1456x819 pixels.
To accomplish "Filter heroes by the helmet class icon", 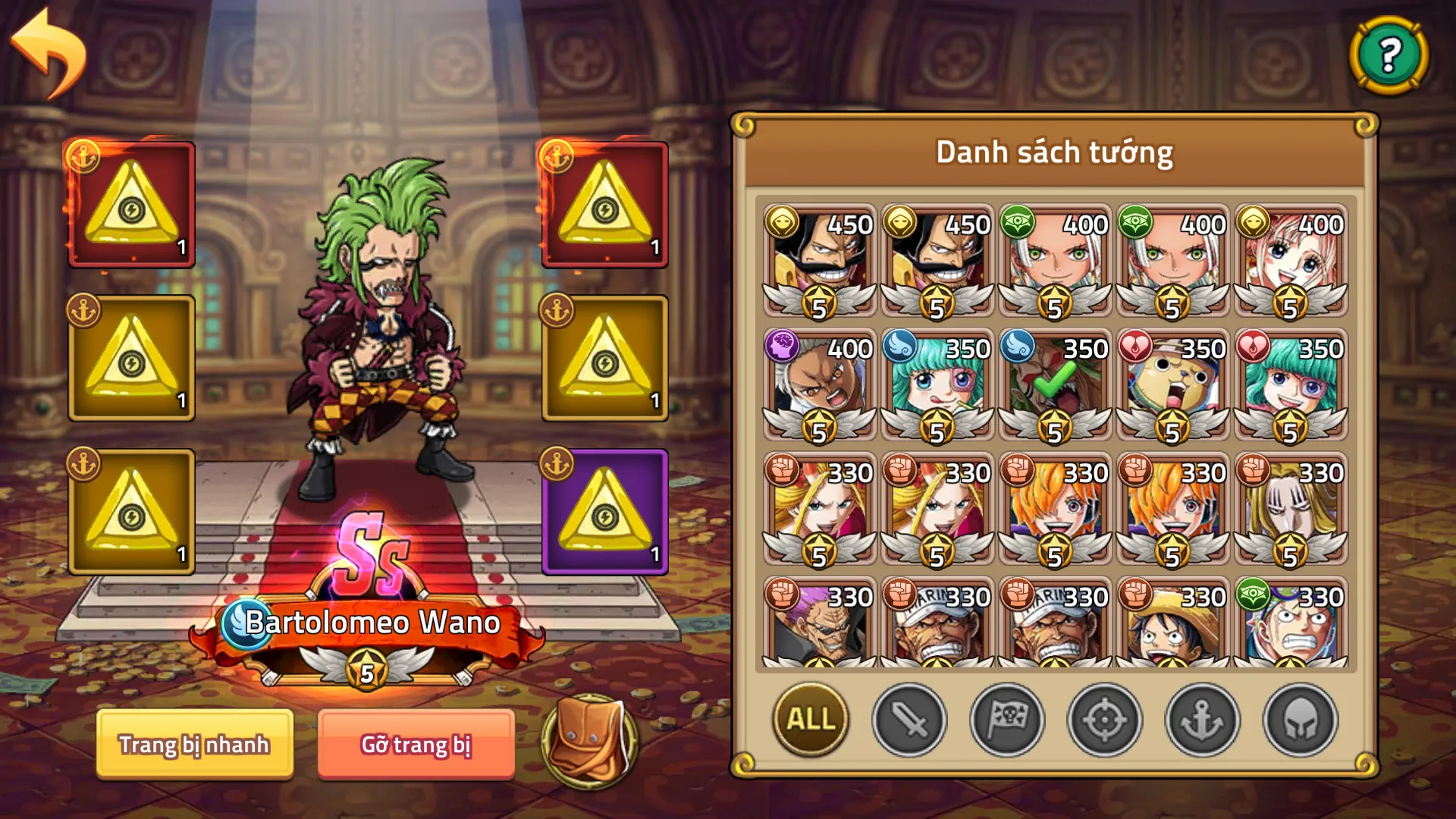I will 1297,721.
